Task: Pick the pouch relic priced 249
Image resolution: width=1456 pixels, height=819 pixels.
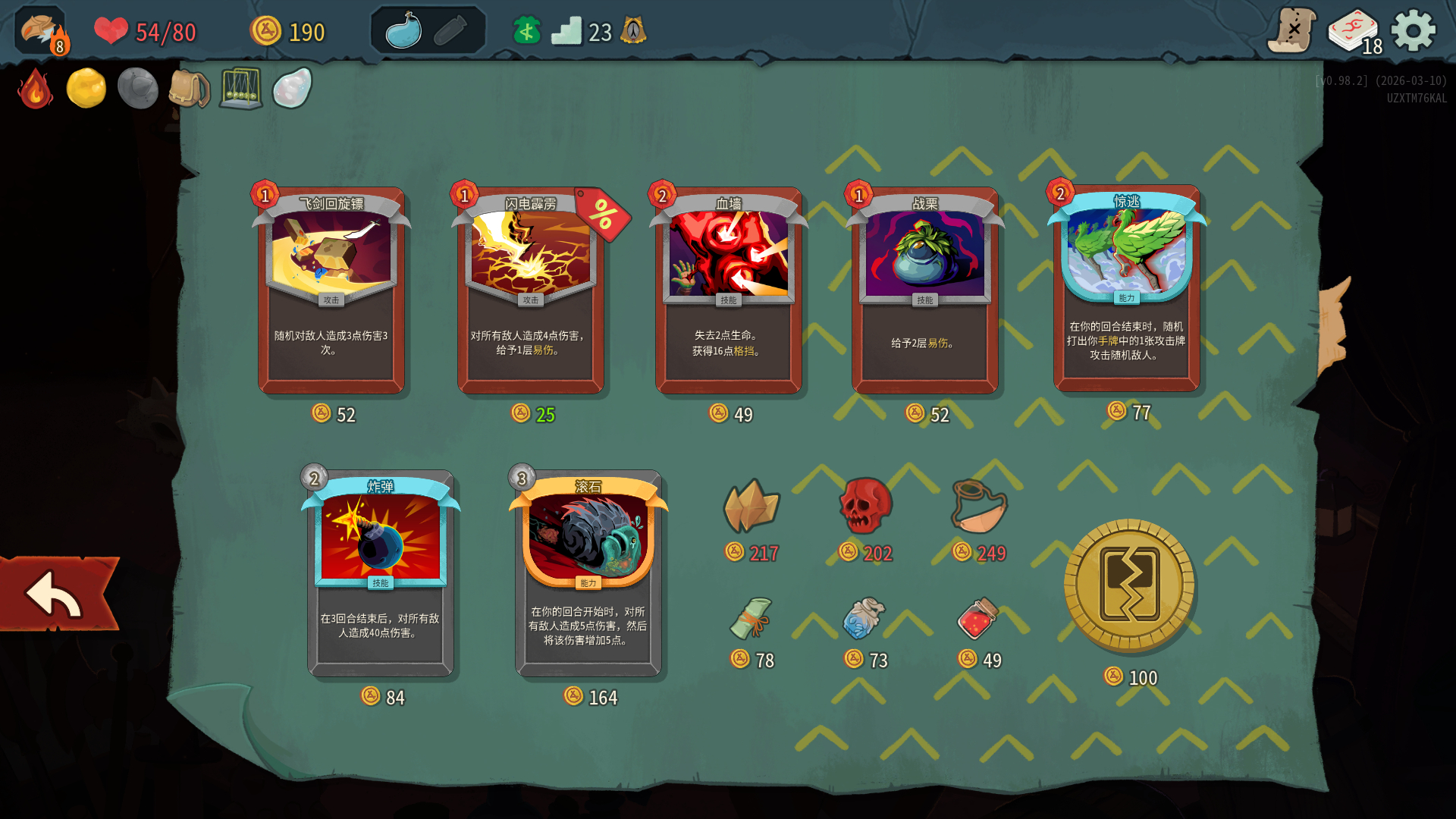Action: pyautogui.click(x=979, y=506)
